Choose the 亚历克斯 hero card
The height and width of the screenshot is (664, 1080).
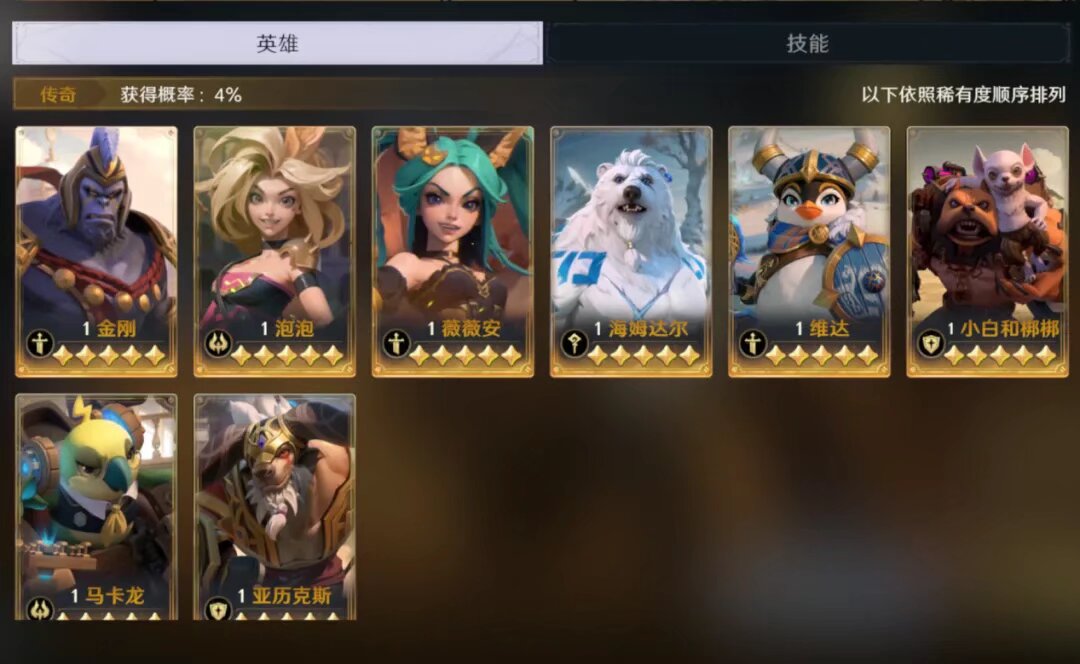pos(274,505)
